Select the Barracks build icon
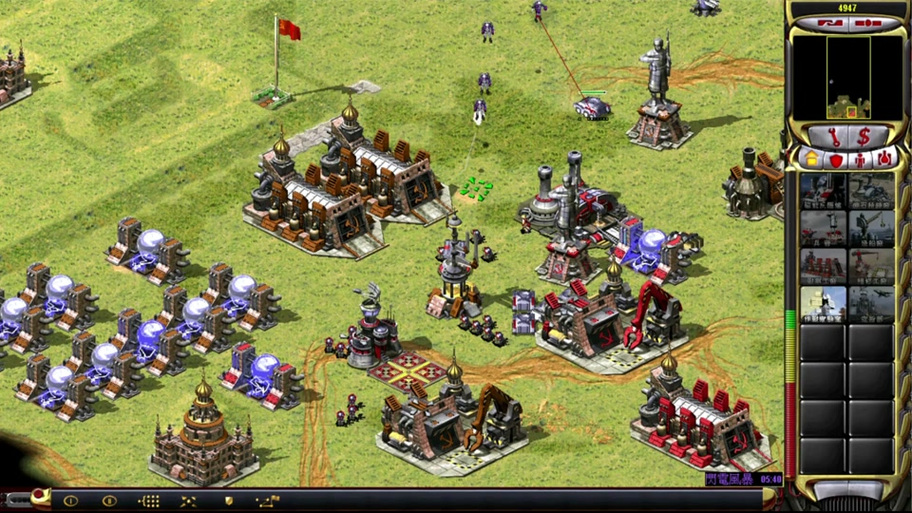912x513 pixels. point(822,227)
